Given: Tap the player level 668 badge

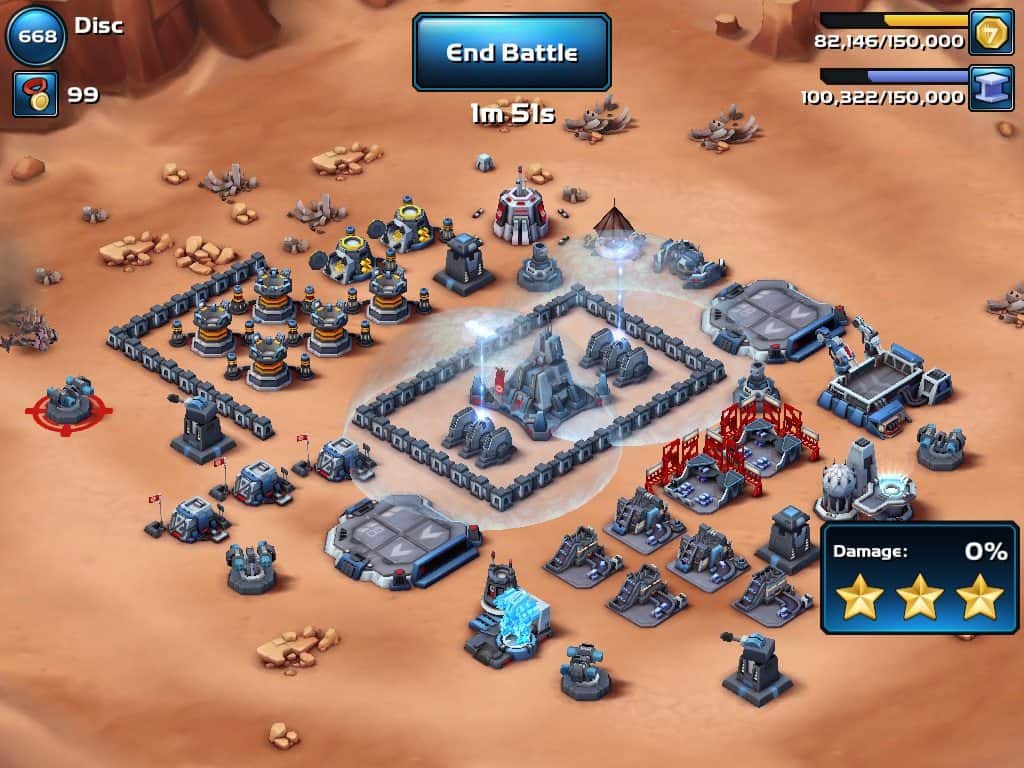Looking at the screenshot, I should click(x=36, y=35).
